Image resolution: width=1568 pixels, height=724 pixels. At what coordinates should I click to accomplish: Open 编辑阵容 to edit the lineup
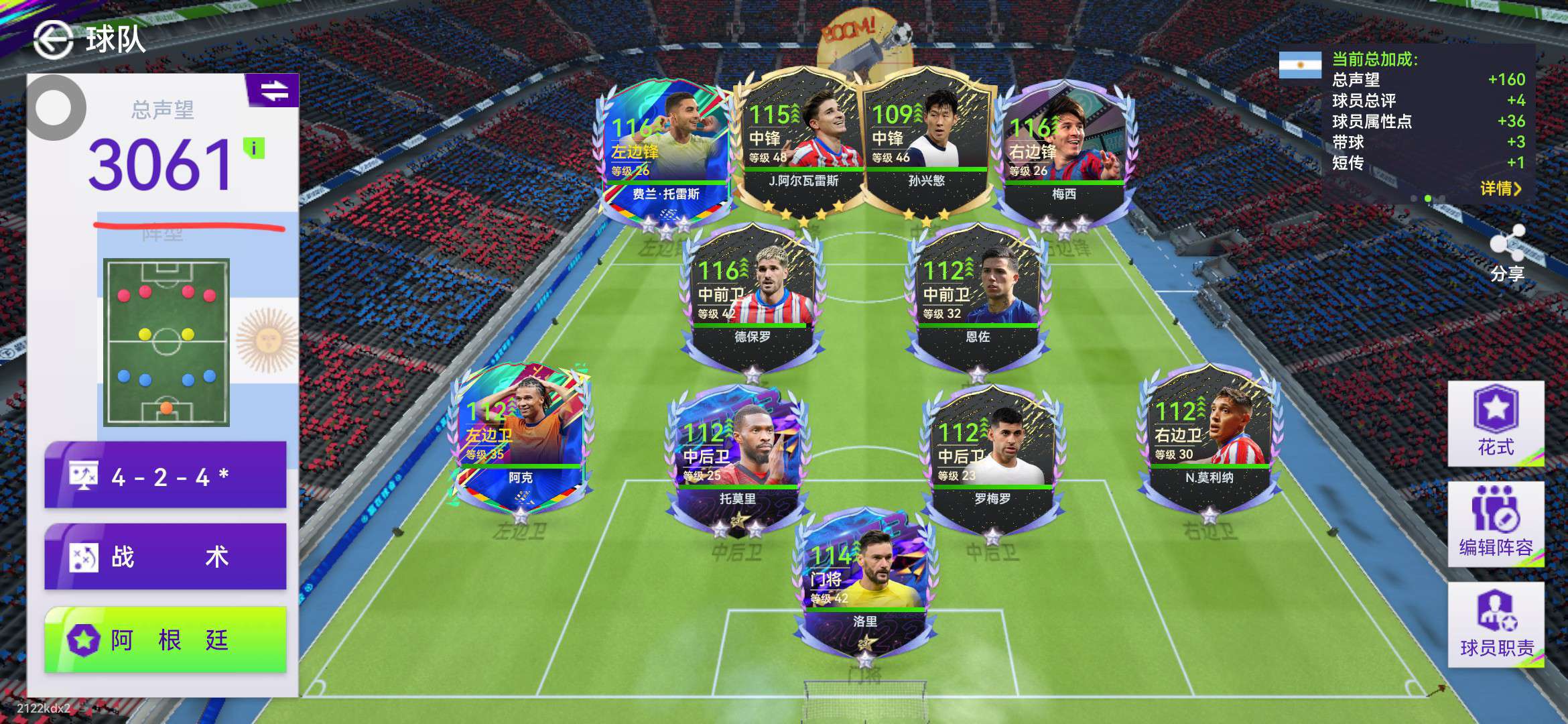(1496, 524)
